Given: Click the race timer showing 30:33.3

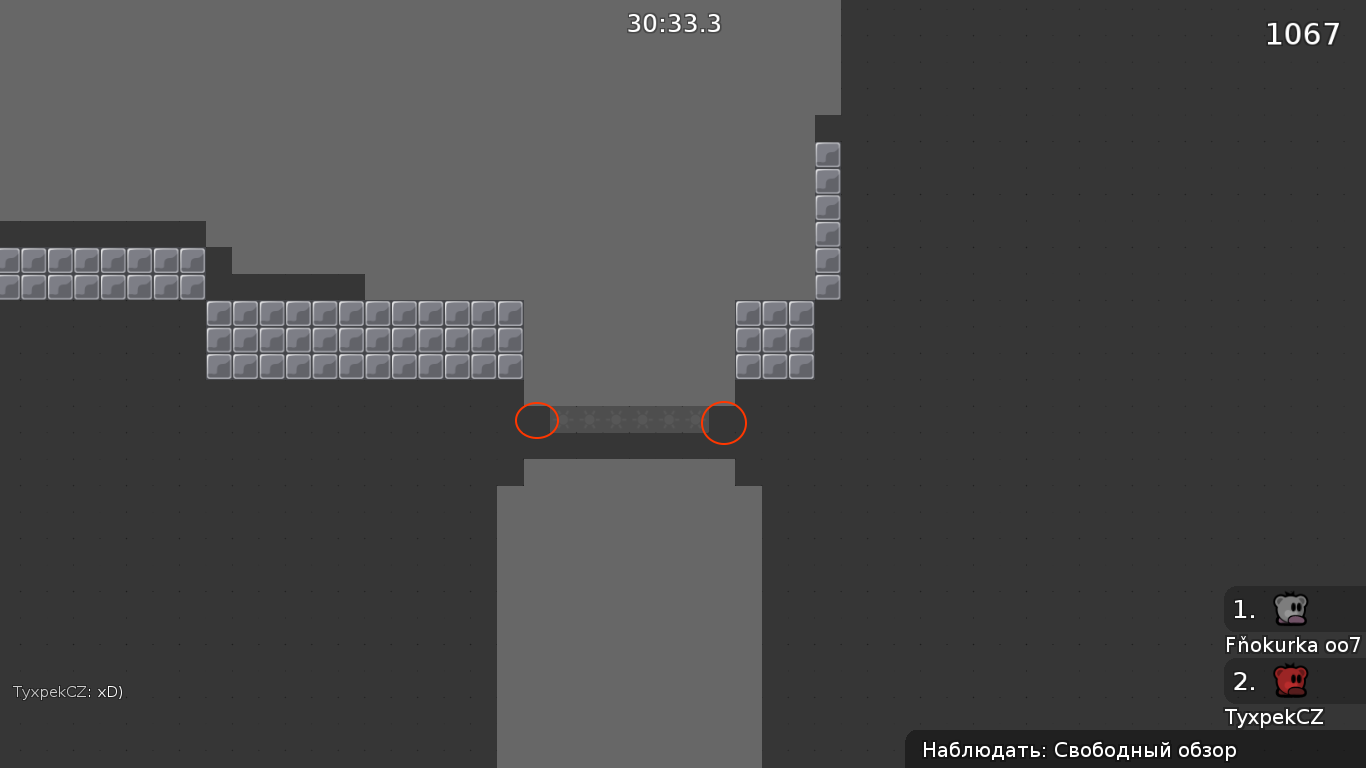Looking at the screenshot, I should click(x=674, y=24).
